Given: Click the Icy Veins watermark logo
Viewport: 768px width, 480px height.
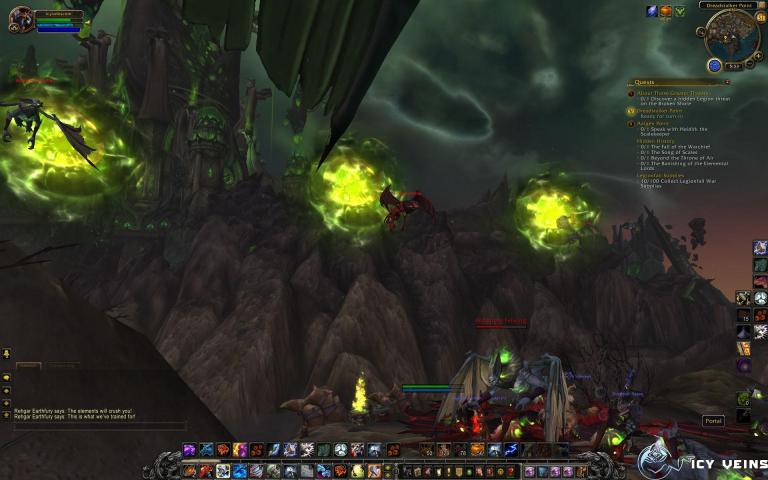Looking at the screenshot, I should coord(700,459).
